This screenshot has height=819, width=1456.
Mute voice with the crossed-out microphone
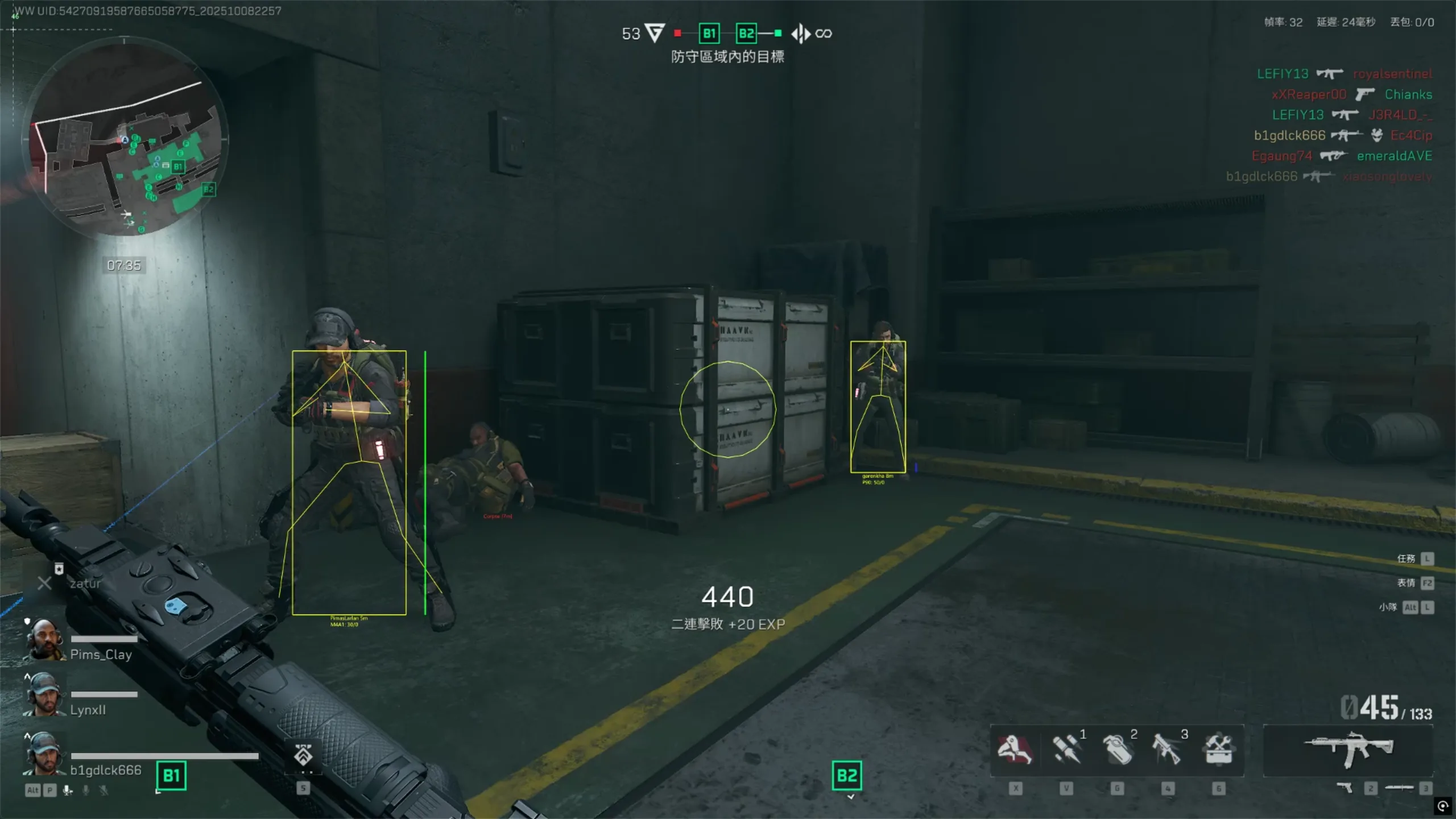click(104, 791)
